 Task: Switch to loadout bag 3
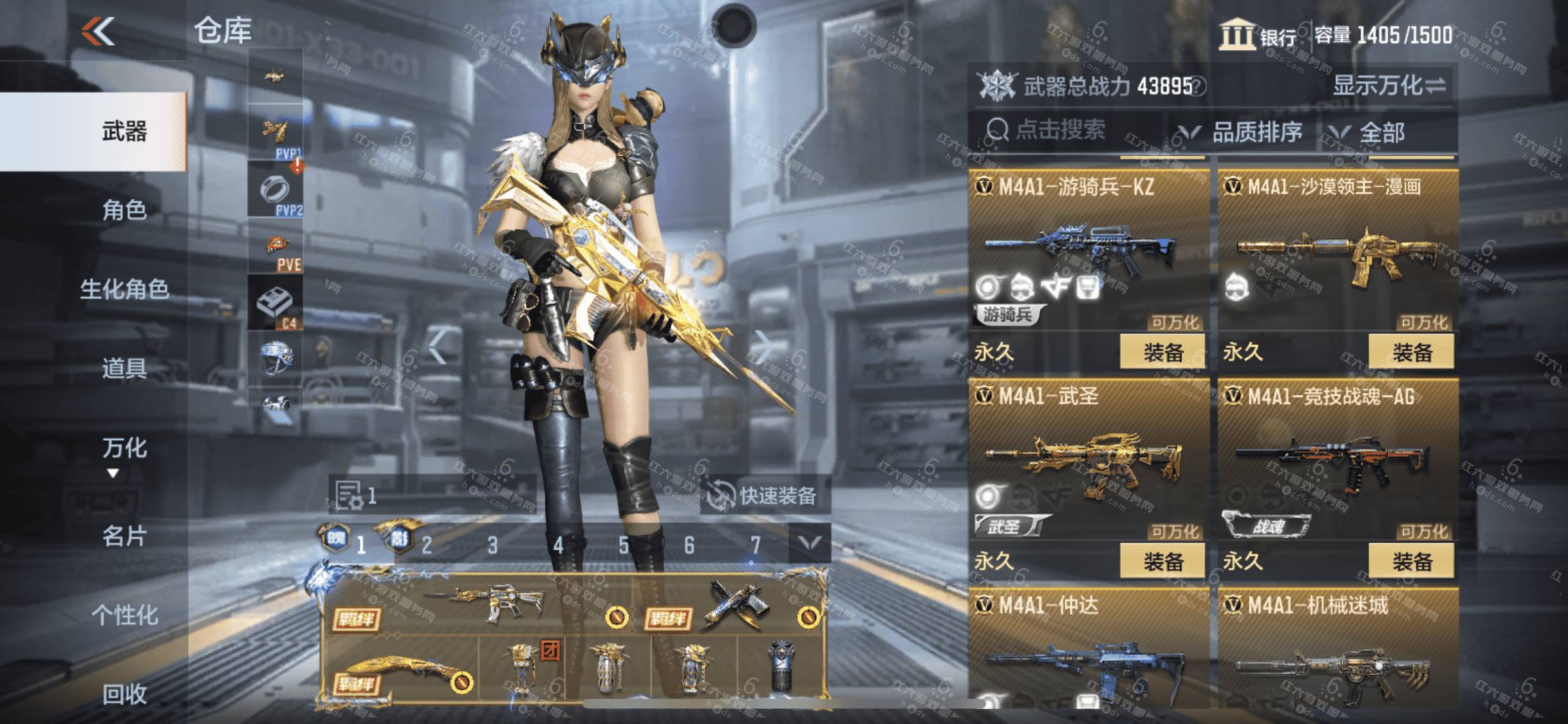492,546
